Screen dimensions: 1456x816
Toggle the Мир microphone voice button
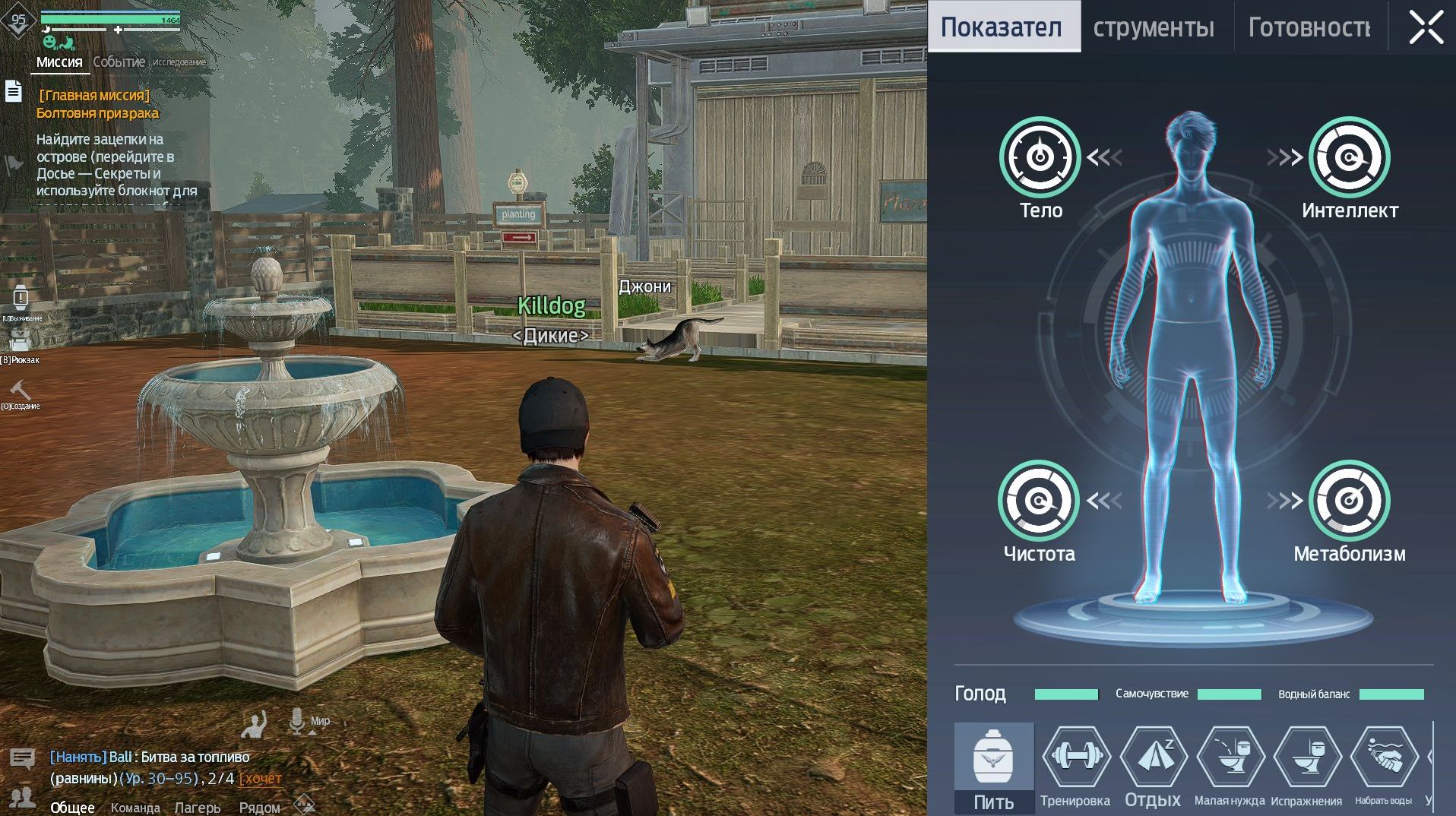(297, 721)
